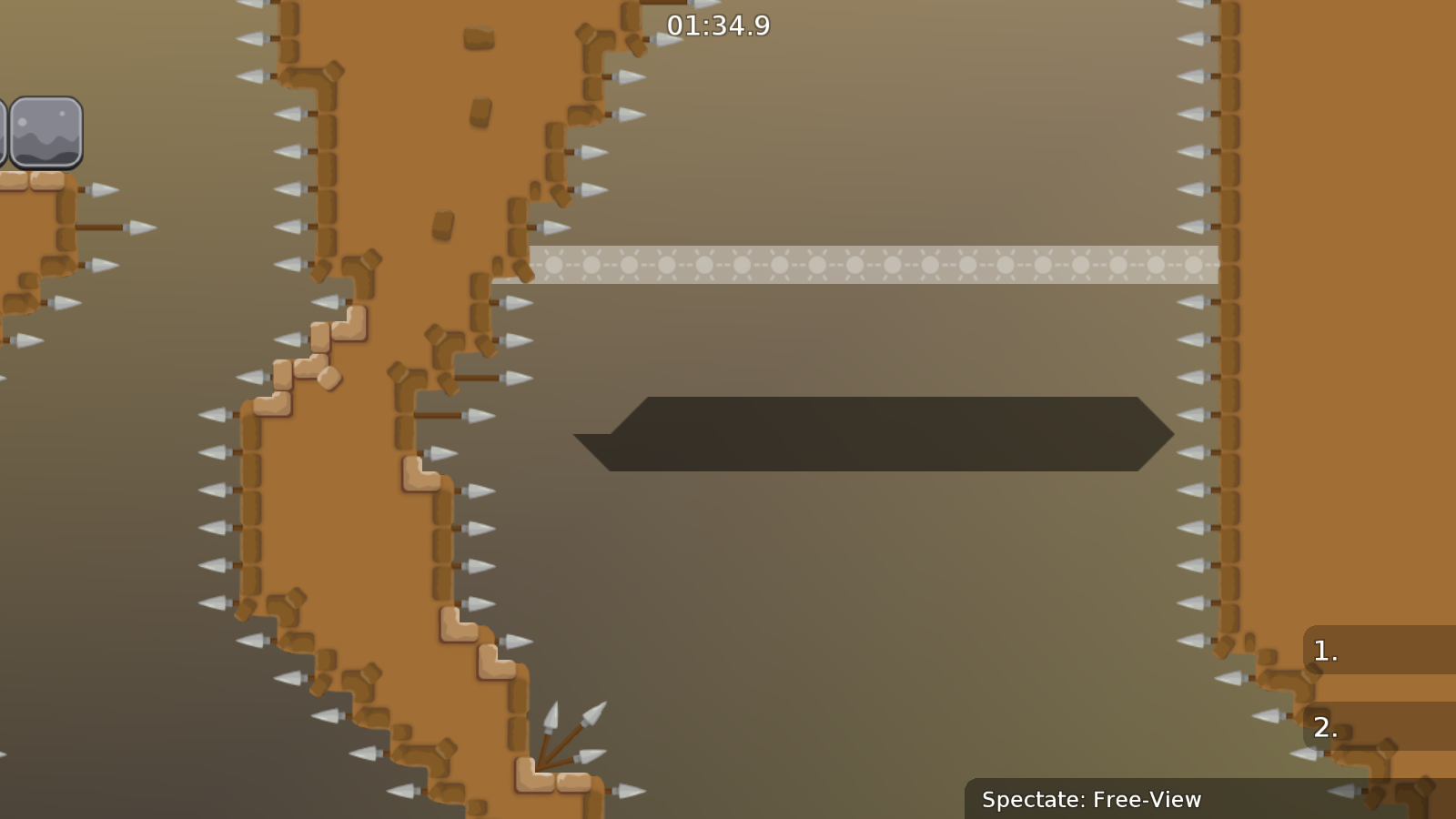Image resolution: width=1456 pixels, height=819 pixels.
Task: Click the leftmost gray landscape thumbnail icon
Action: tap(5, 132)
